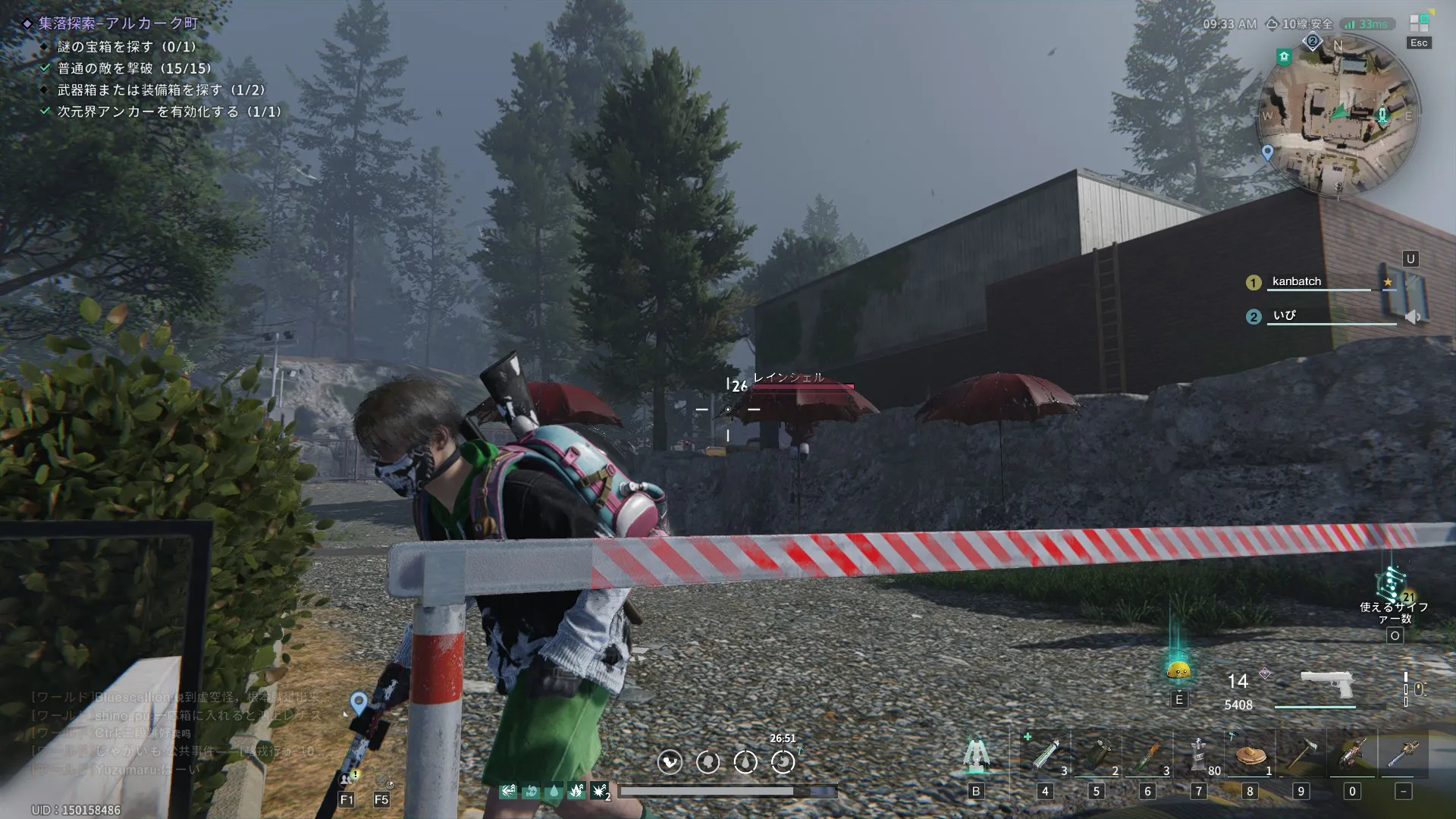1456x819 pixels.
Task: Toggle the speaker icon beside いび
Action: point(1412,317)
